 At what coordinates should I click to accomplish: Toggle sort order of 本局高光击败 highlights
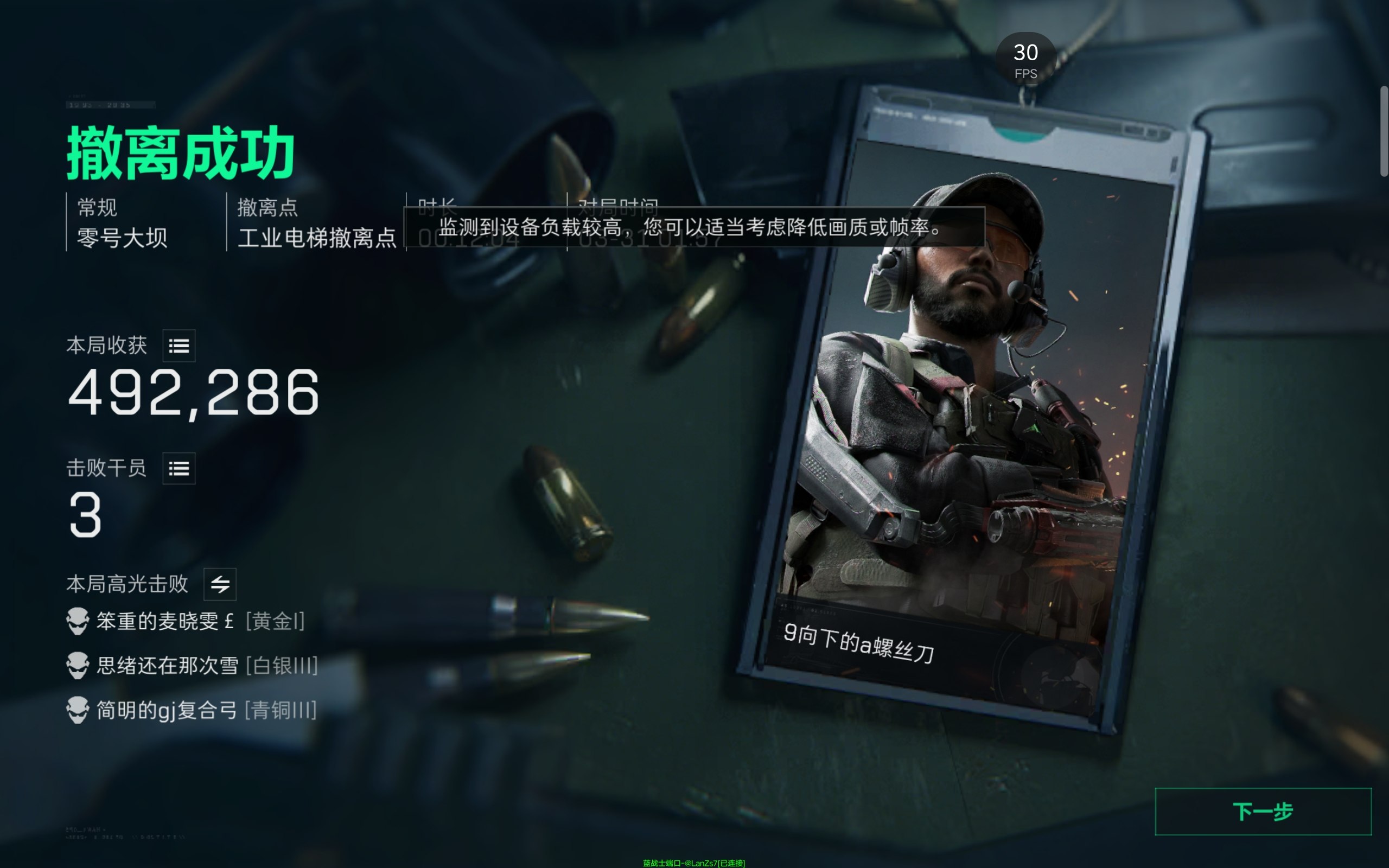point(220,584)
